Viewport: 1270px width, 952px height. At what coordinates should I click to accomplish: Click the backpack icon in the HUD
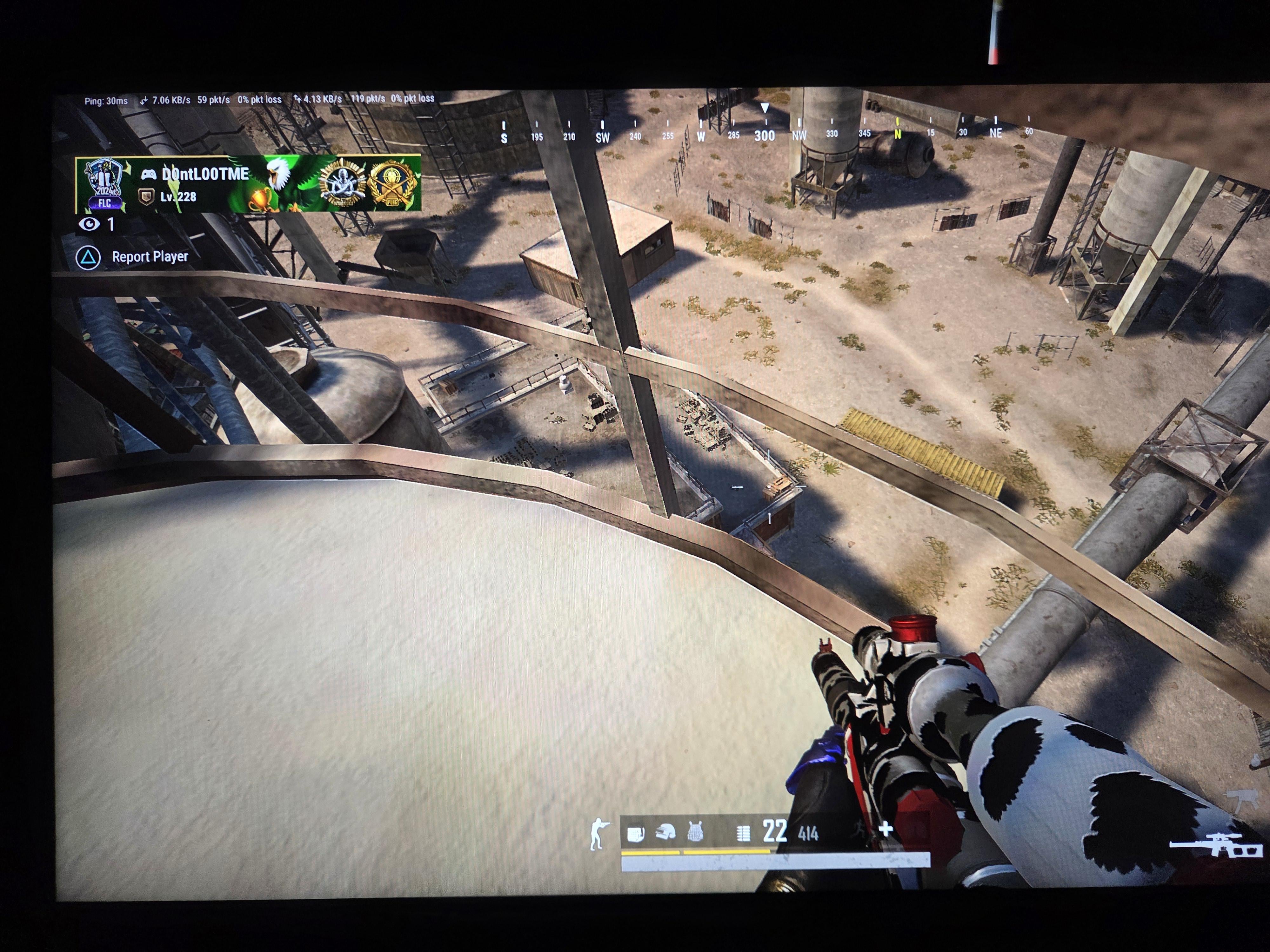635,833
